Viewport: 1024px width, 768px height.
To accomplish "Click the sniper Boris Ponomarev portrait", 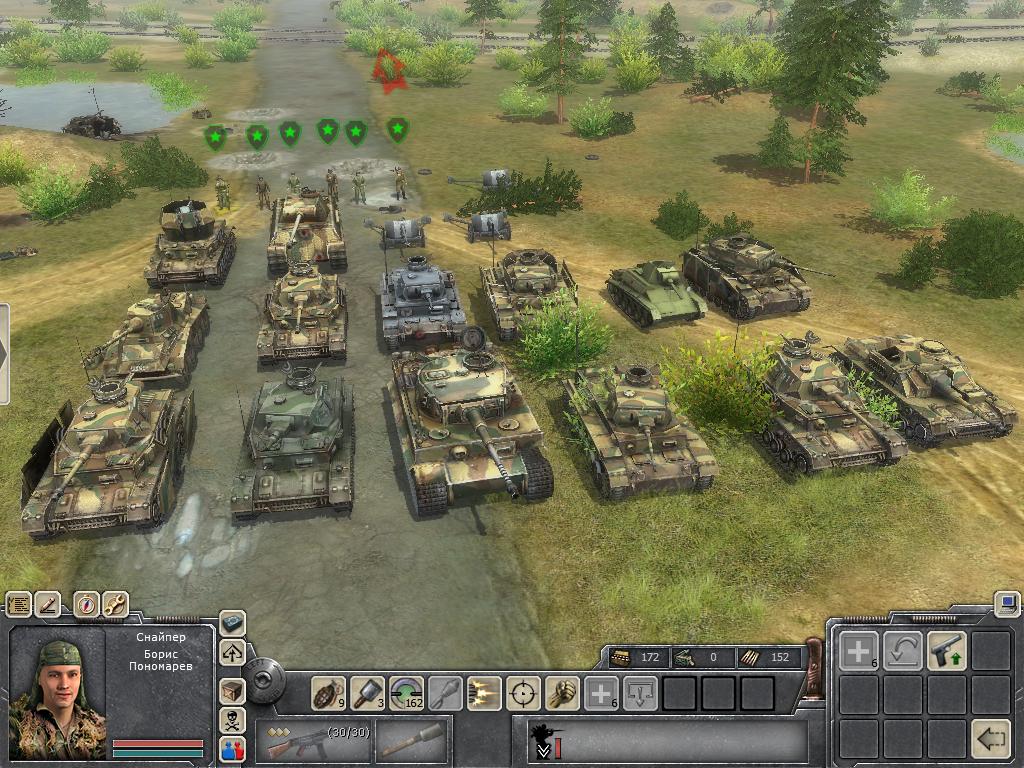I will point(58,692).
